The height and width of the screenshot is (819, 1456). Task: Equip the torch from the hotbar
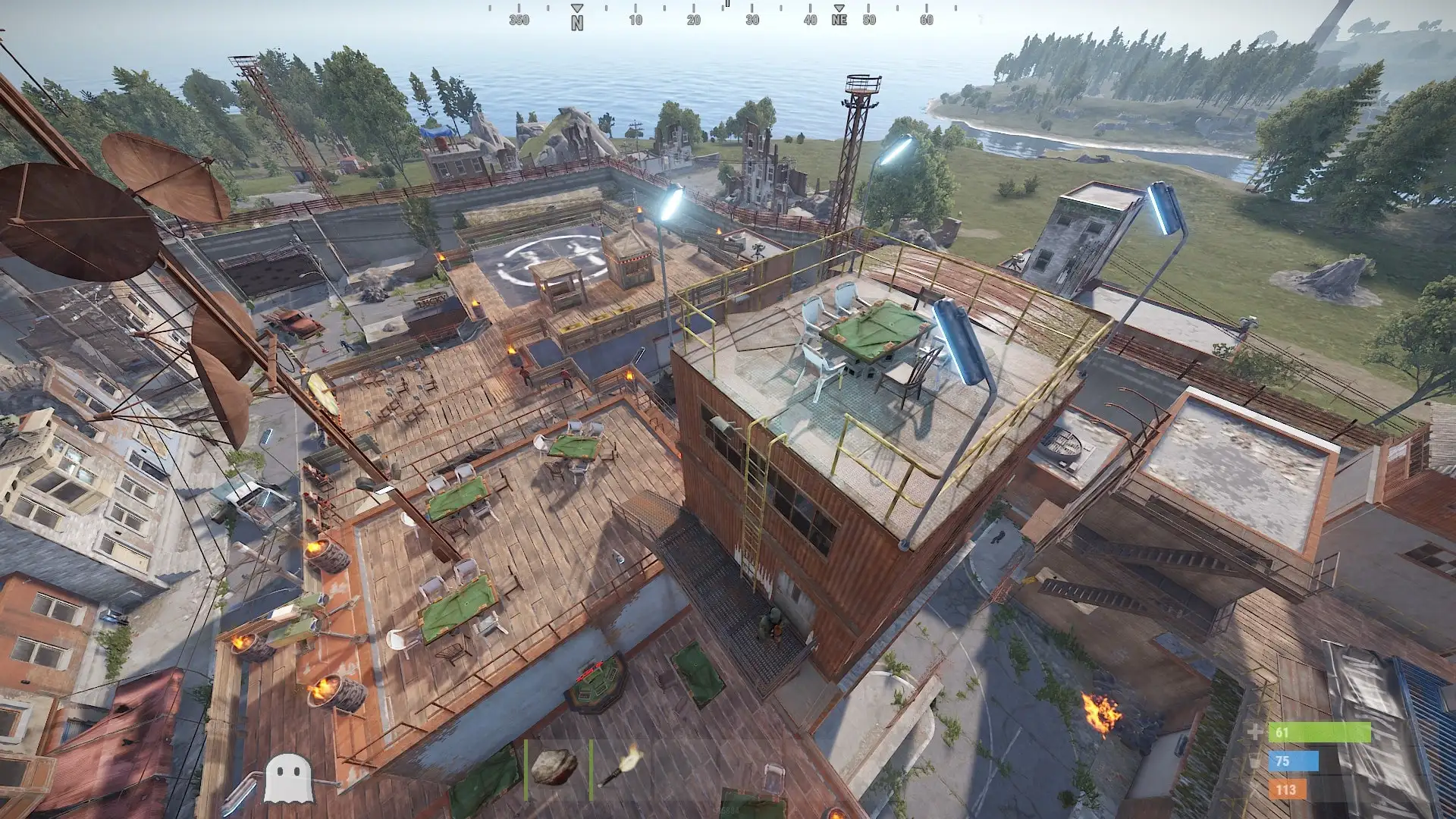tap(620, 767)
